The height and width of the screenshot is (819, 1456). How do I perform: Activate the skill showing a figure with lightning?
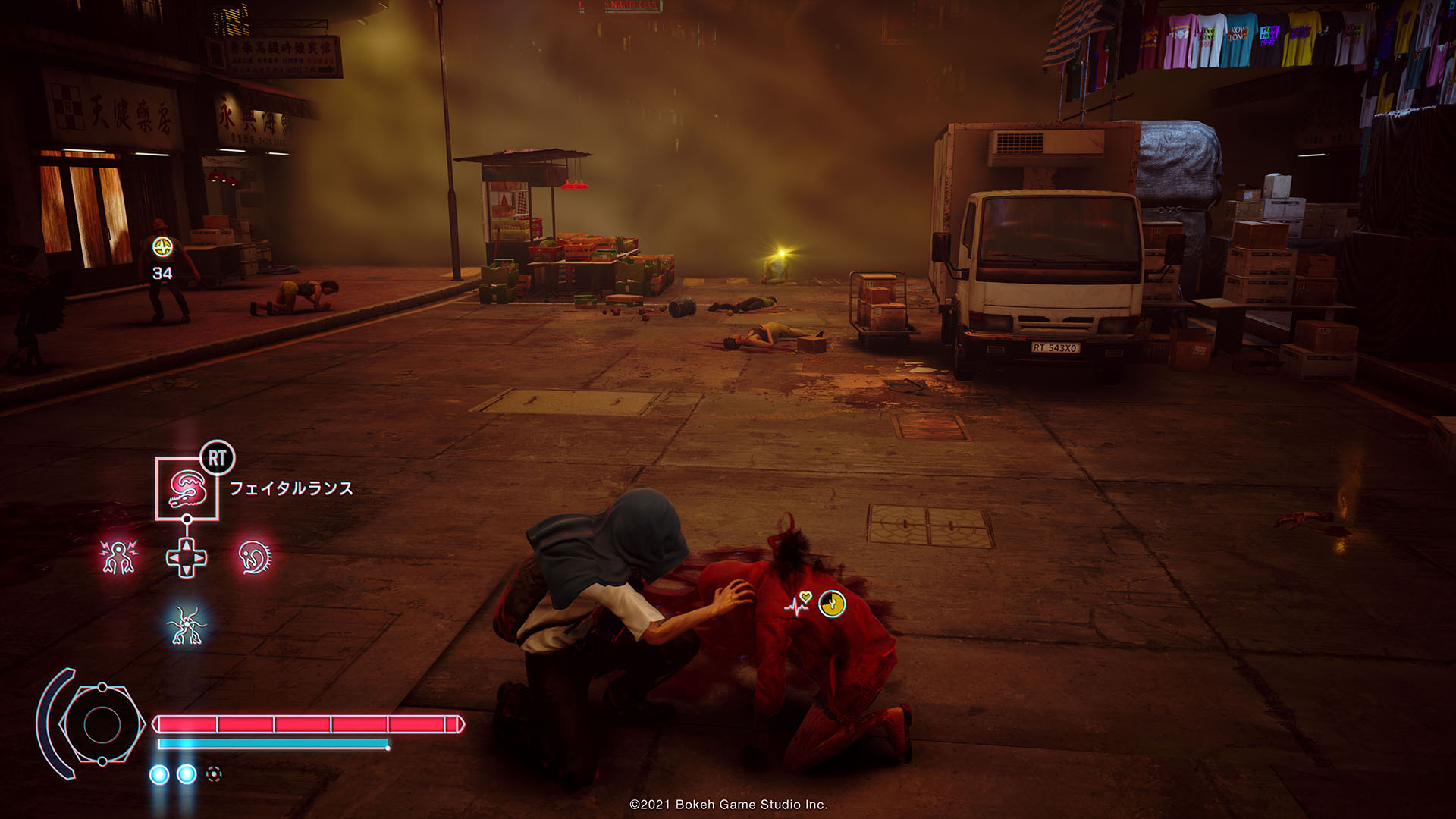point(118,557)
